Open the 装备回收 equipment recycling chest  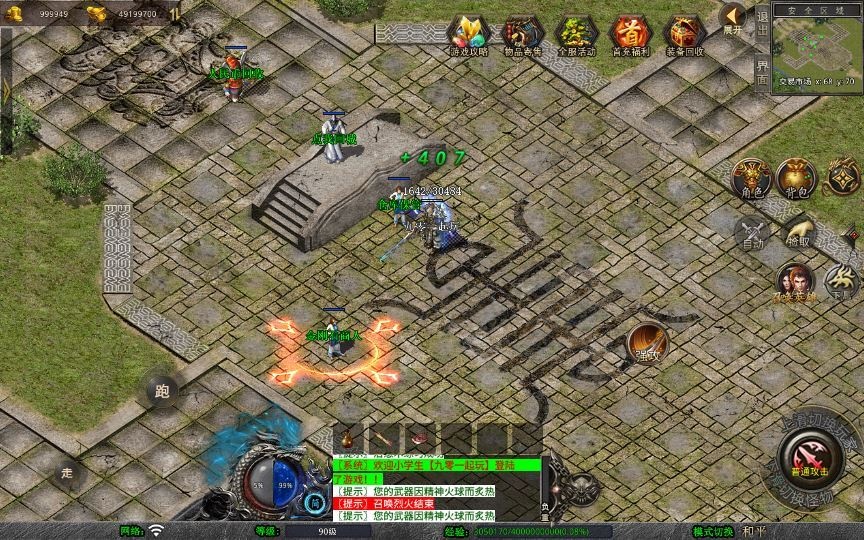[x=684, y=35]
